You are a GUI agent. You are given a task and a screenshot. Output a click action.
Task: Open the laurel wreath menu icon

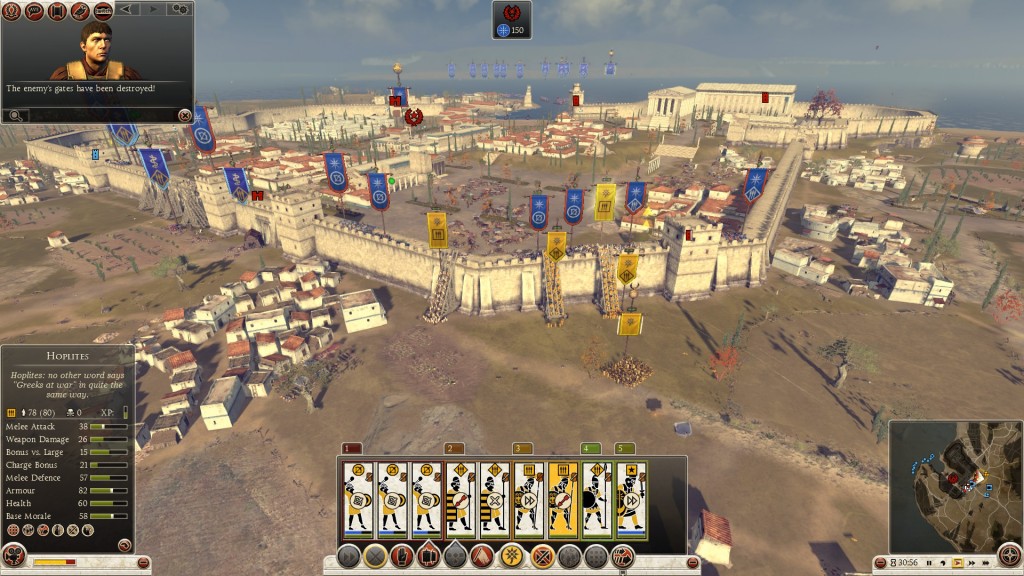tap(11, 10)
